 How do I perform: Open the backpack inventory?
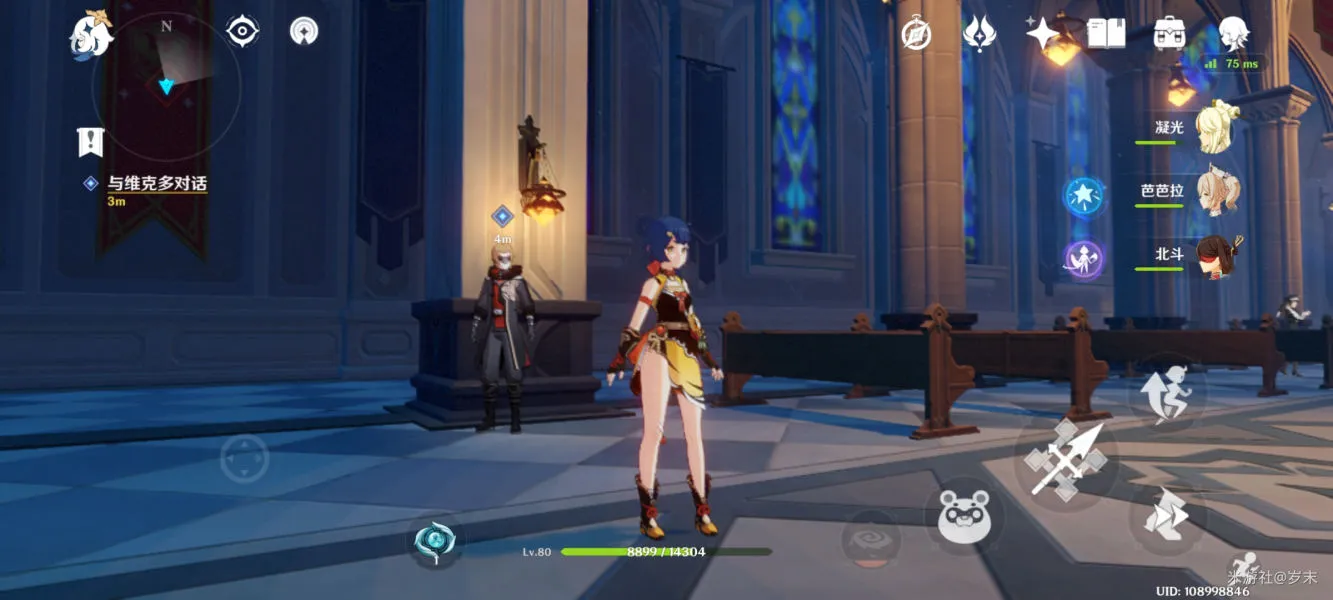[1169, 34]
